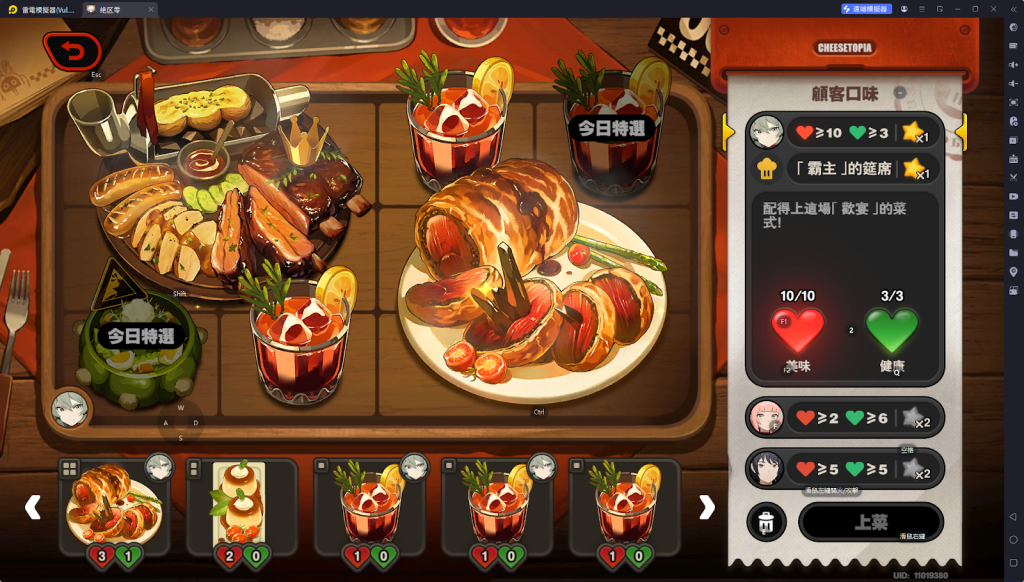The height and width of the screenshot is (582, 1024).
Task: Select the black-haired customer's taste row
Action: point(844,469)
